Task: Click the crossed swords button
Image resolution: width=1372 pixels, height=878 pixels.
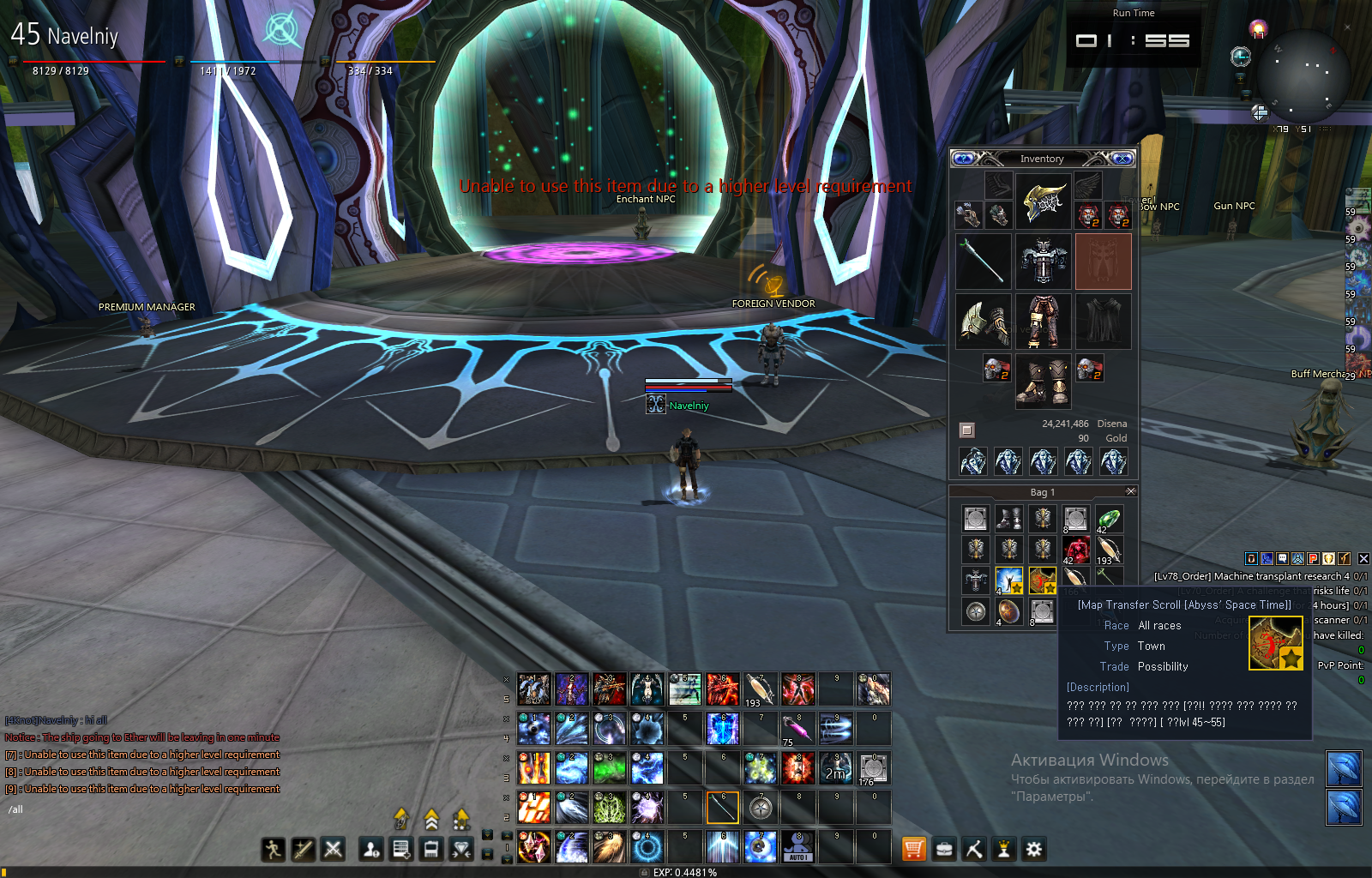Action: click(x=333, y=849)
